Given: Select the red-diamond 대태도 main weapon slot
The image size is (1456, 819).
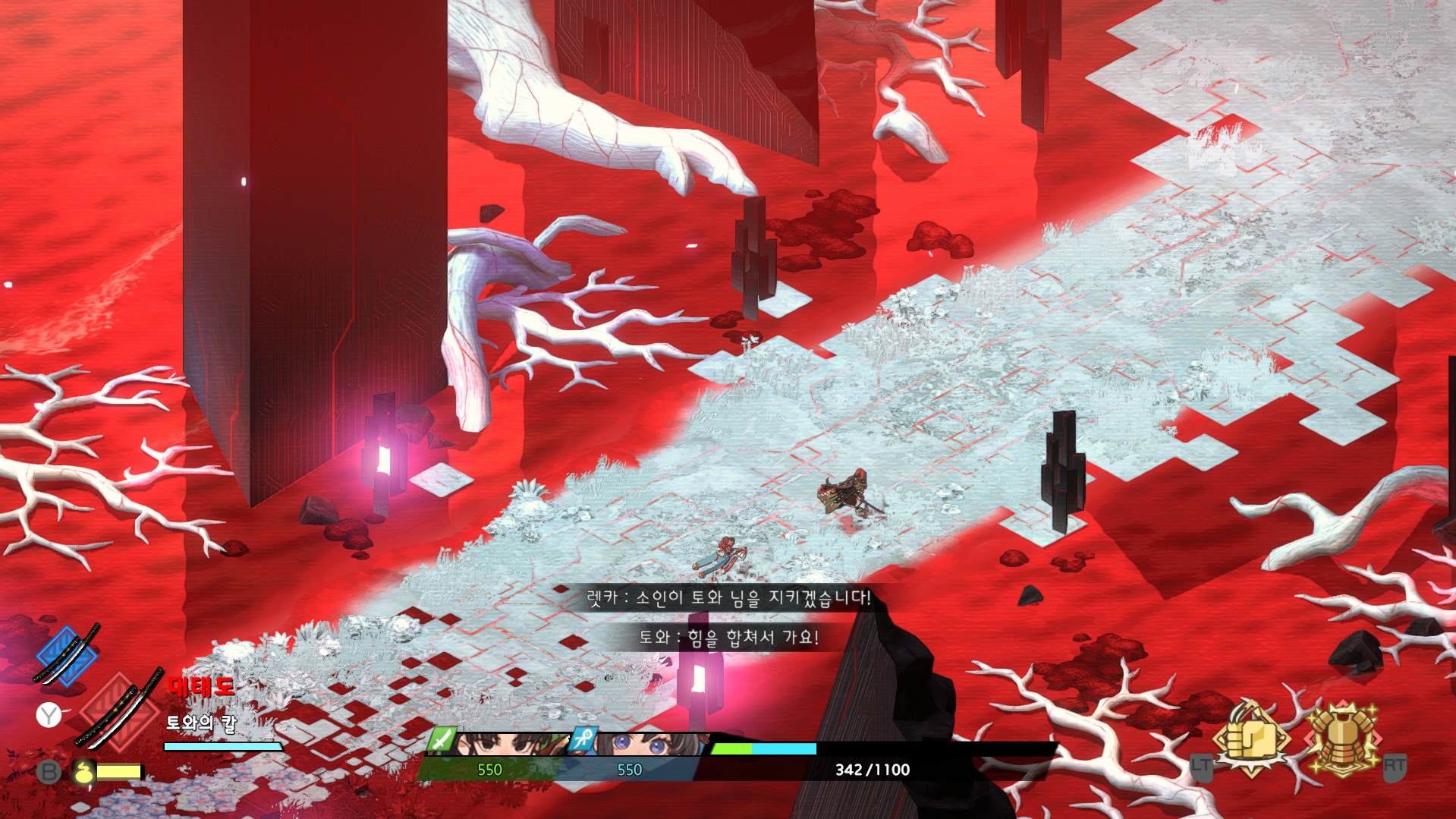Looking at the screenshot, I should [x=119, y=710].
